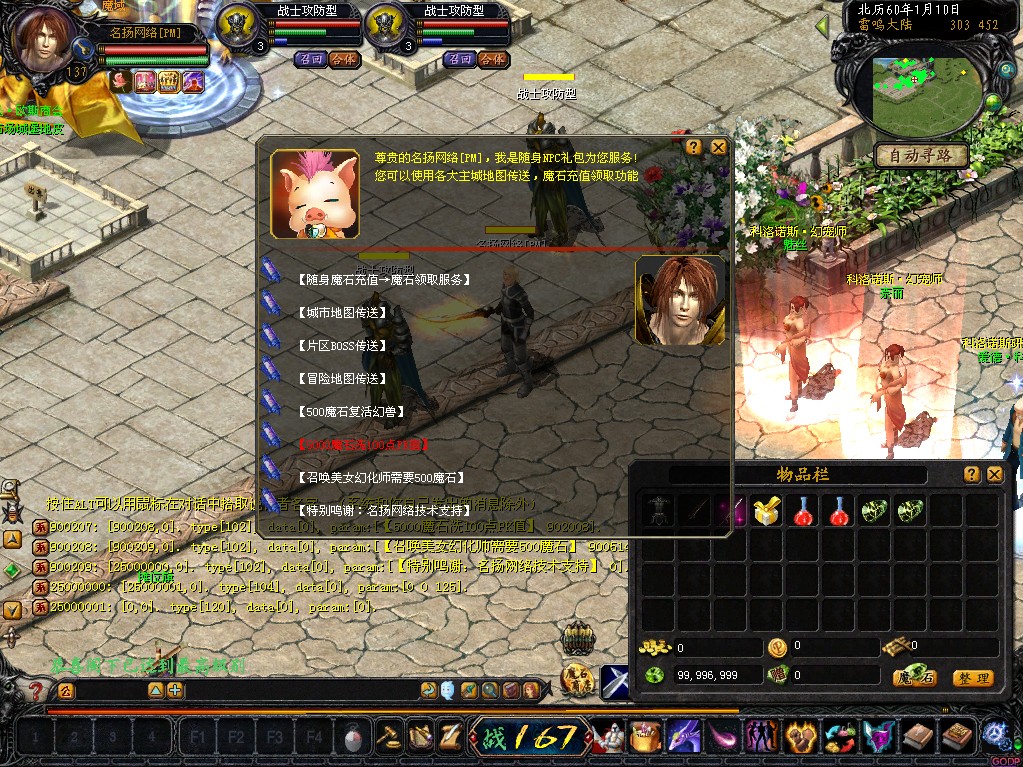Image resolution: width=1023 pixels, height=767 pixels.
Task: Open the red question mark help icon
Action: coord(36,691)
